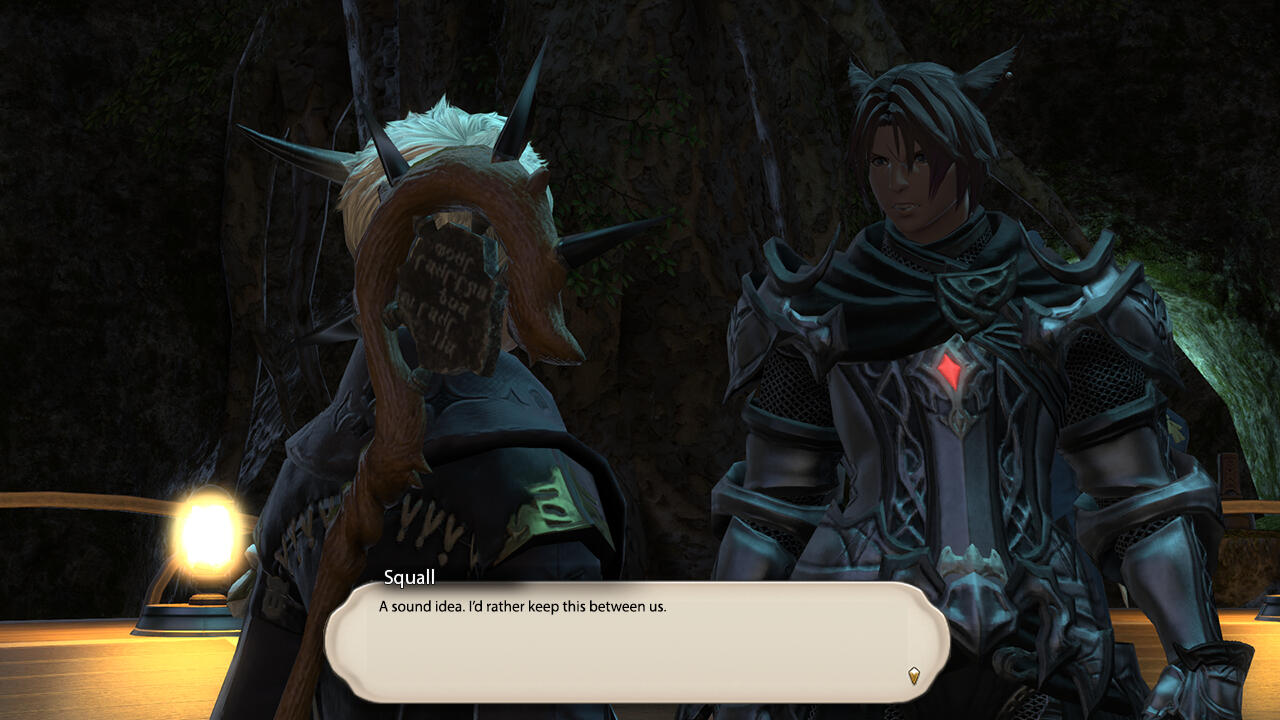Advance dialogue using the gold arrow indicator
Screen dimensions: 1280x720
pos(913,675)
